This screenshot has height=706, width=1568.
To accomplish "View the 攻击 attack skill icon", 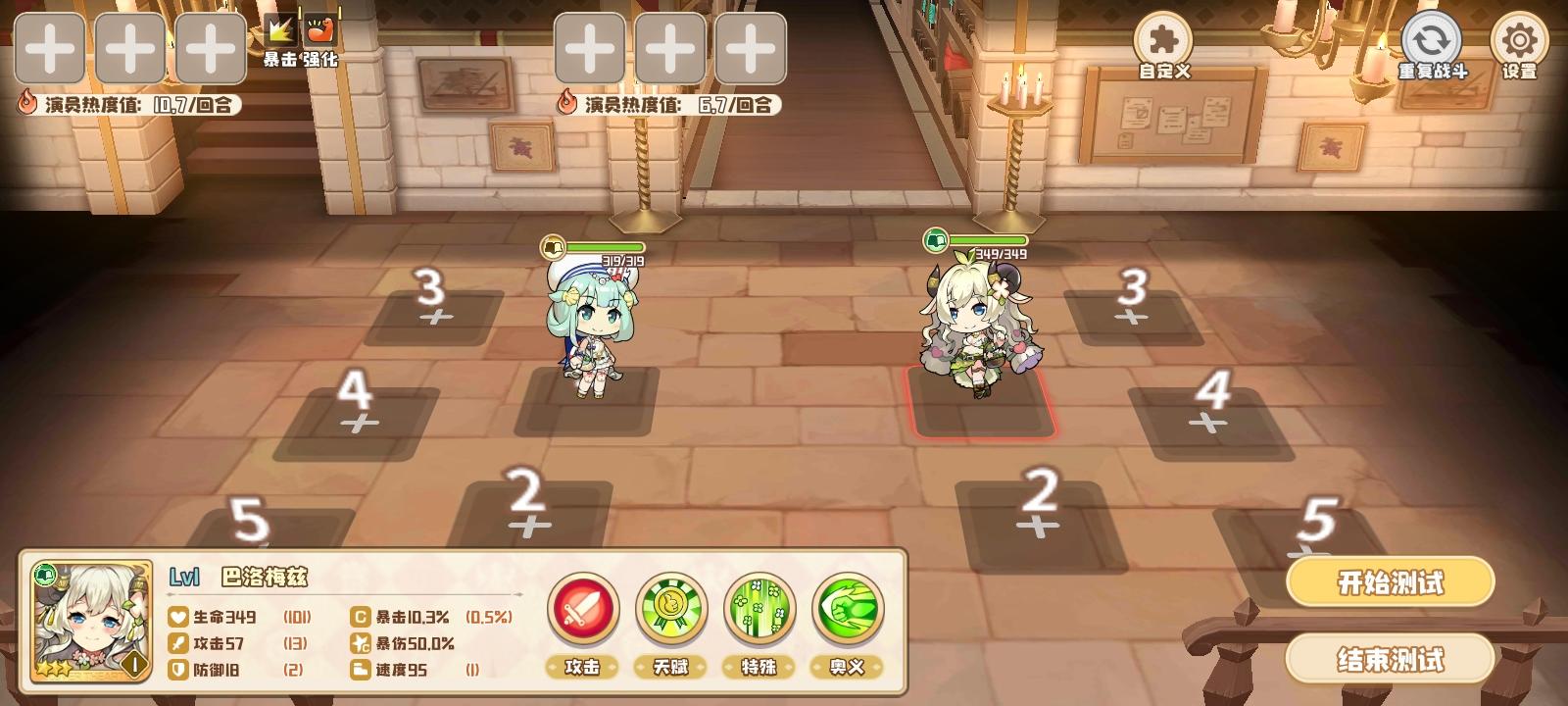I will [x=584, y=610].
